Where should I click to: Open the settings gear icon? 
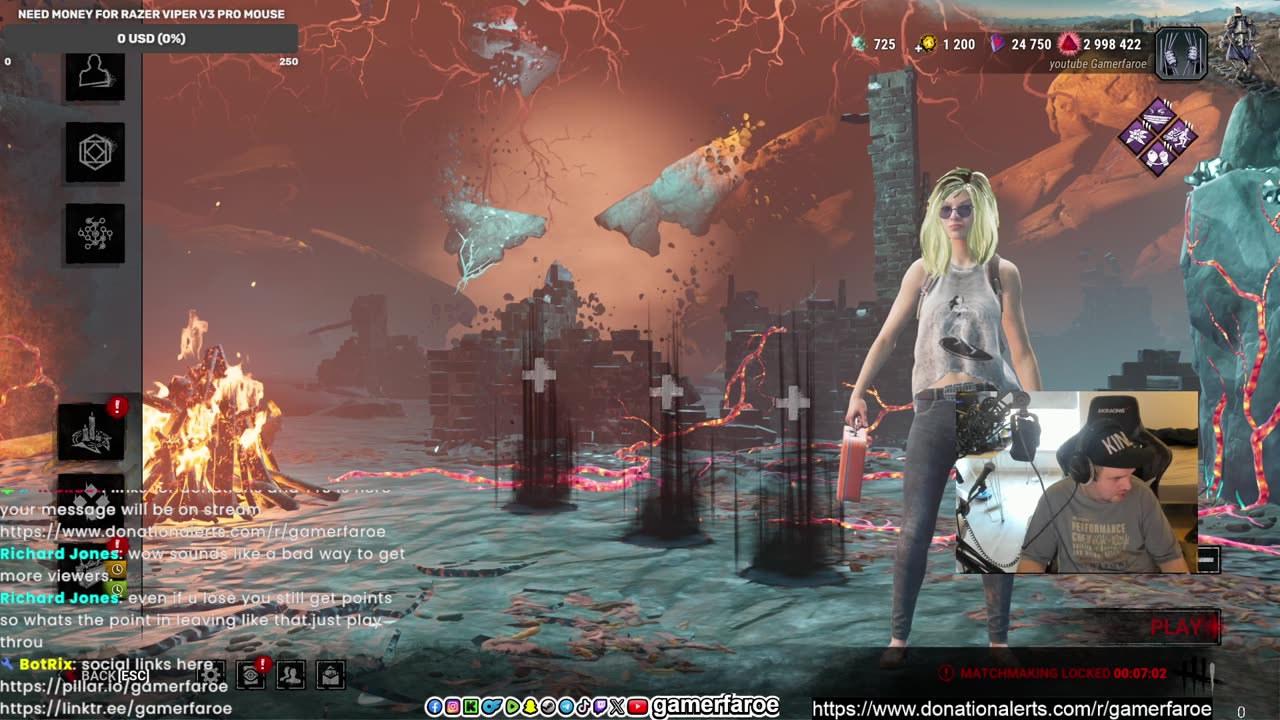point(211,675)
